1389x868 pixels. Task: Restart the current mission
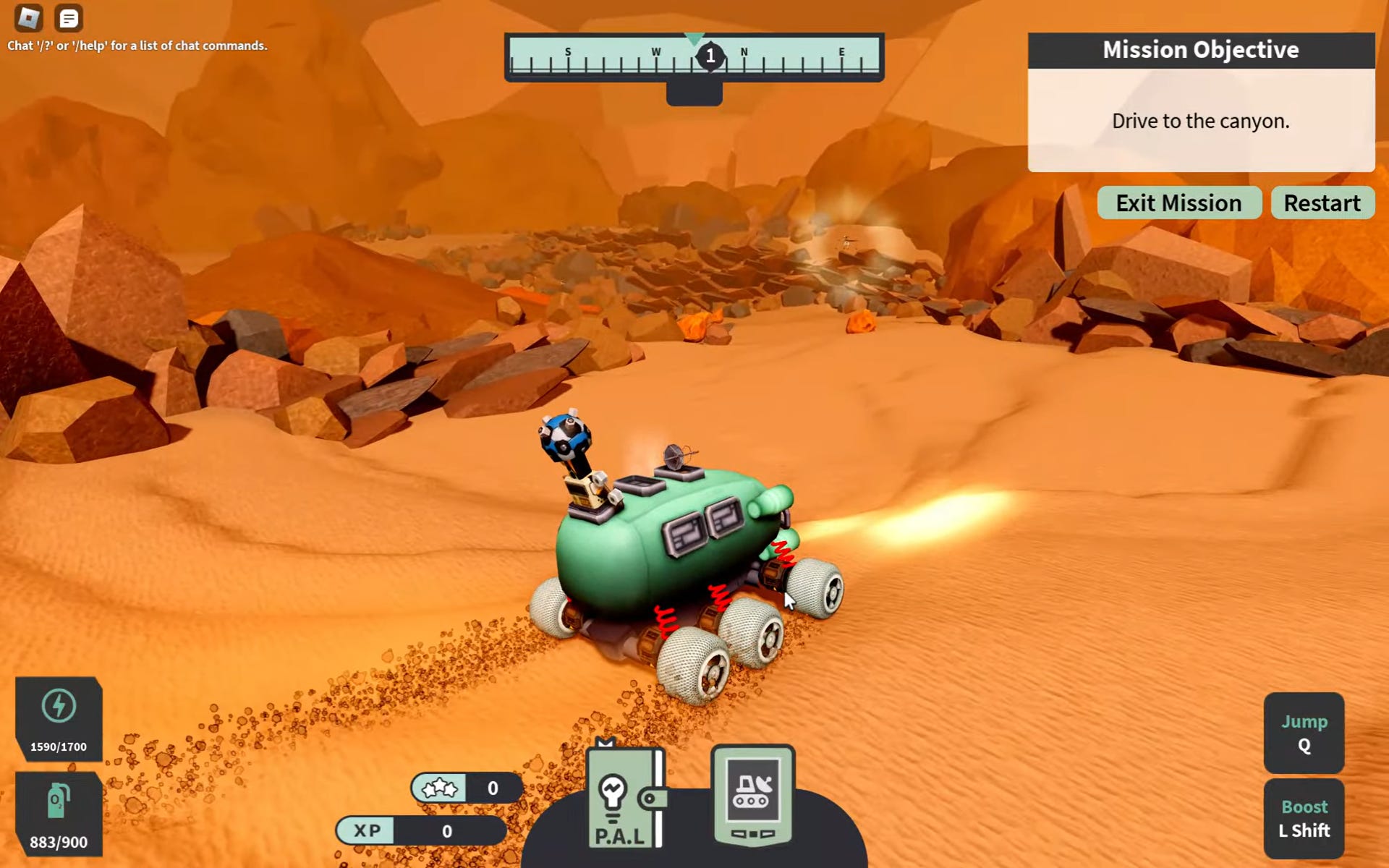coord(1322,203)
